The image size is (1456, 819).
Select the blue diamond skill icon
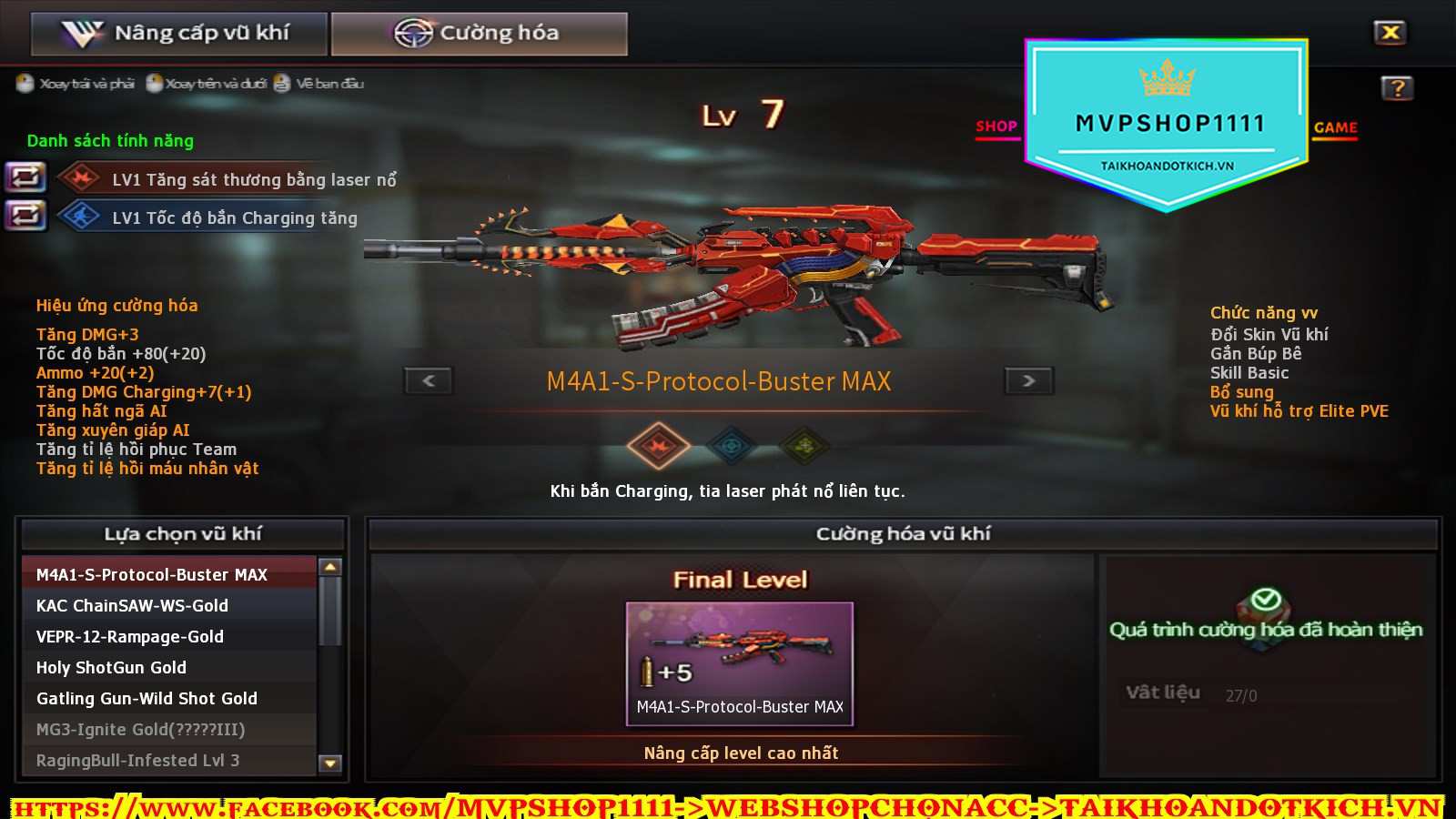click(732, 446)
